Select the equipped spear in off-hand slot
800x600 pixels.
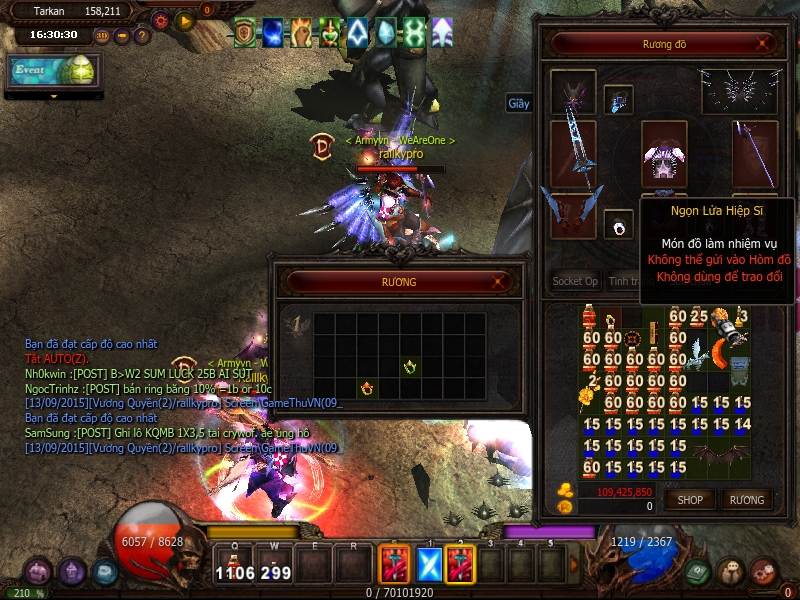755,155
